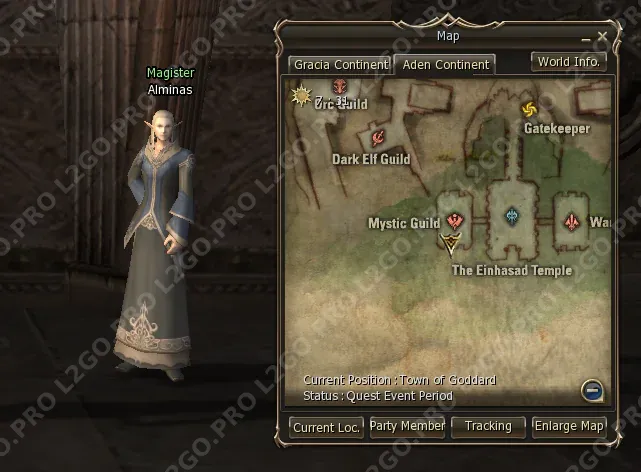Zoom out map with the minus button
The image size is (641, 472).
590,389
